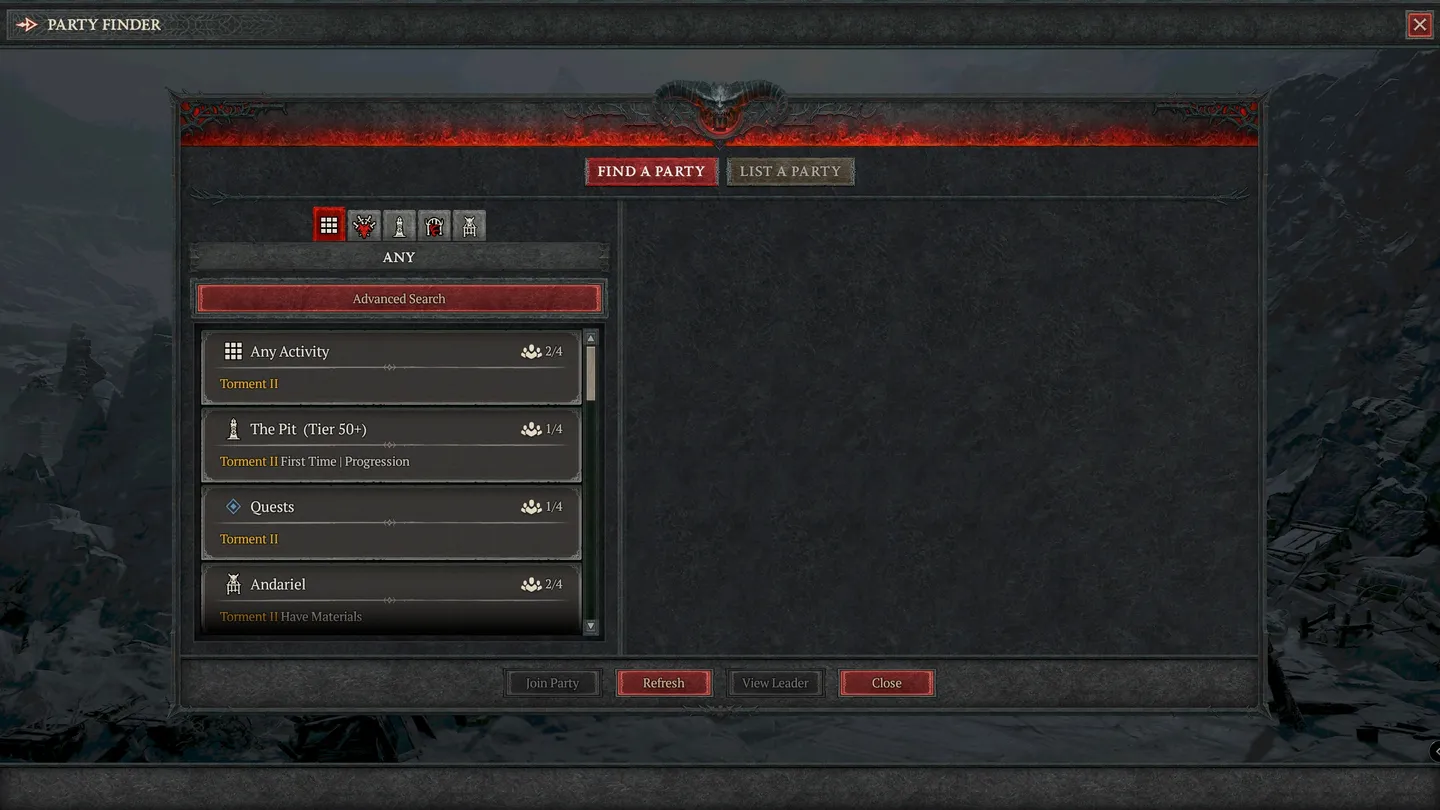Switch to the List A Party tab
Screen dimensions: 1440x810
click(791, 171)
